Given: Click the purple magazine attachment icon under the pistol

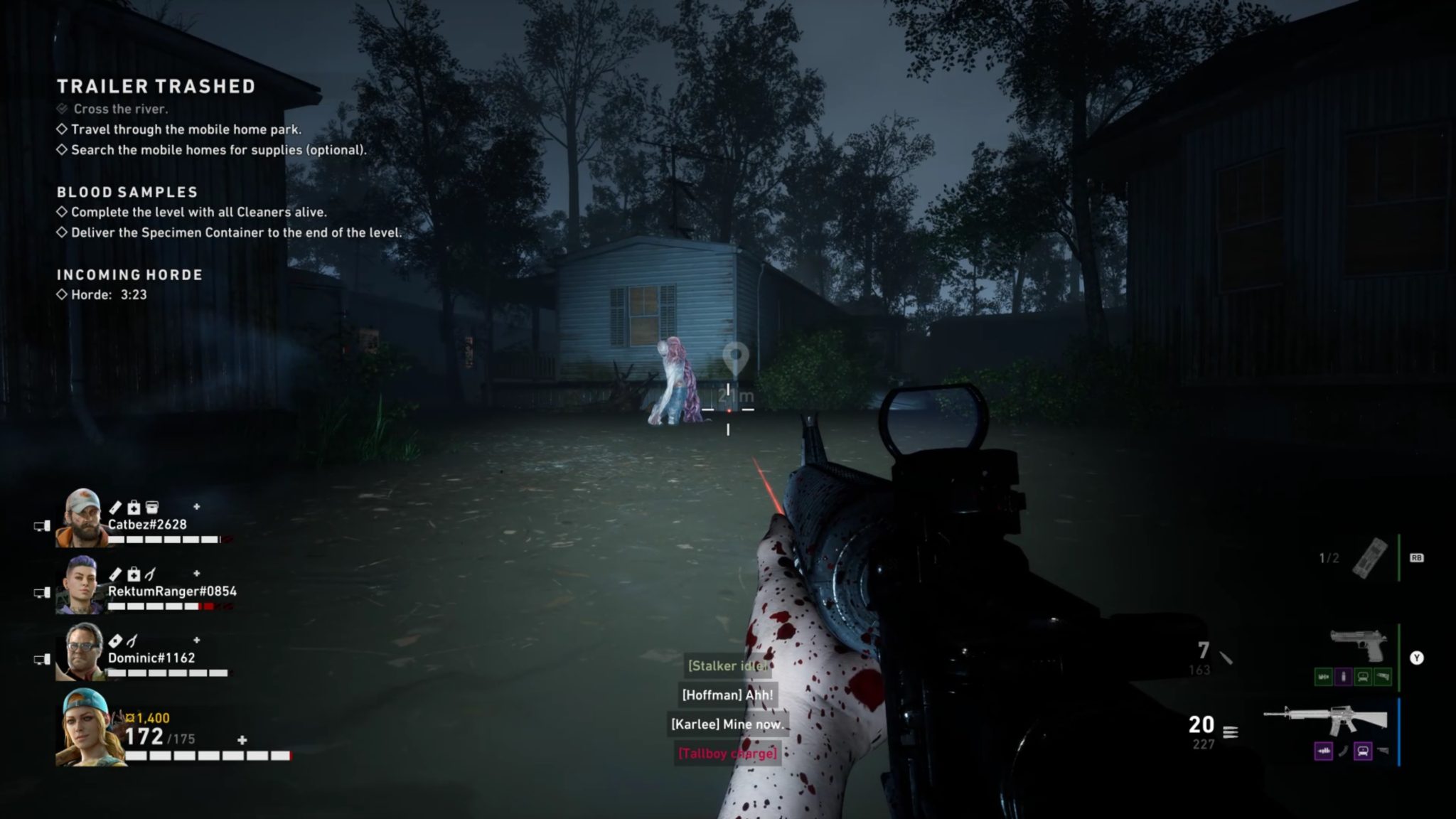Looking at the screenshot, I should (1344, 677).
